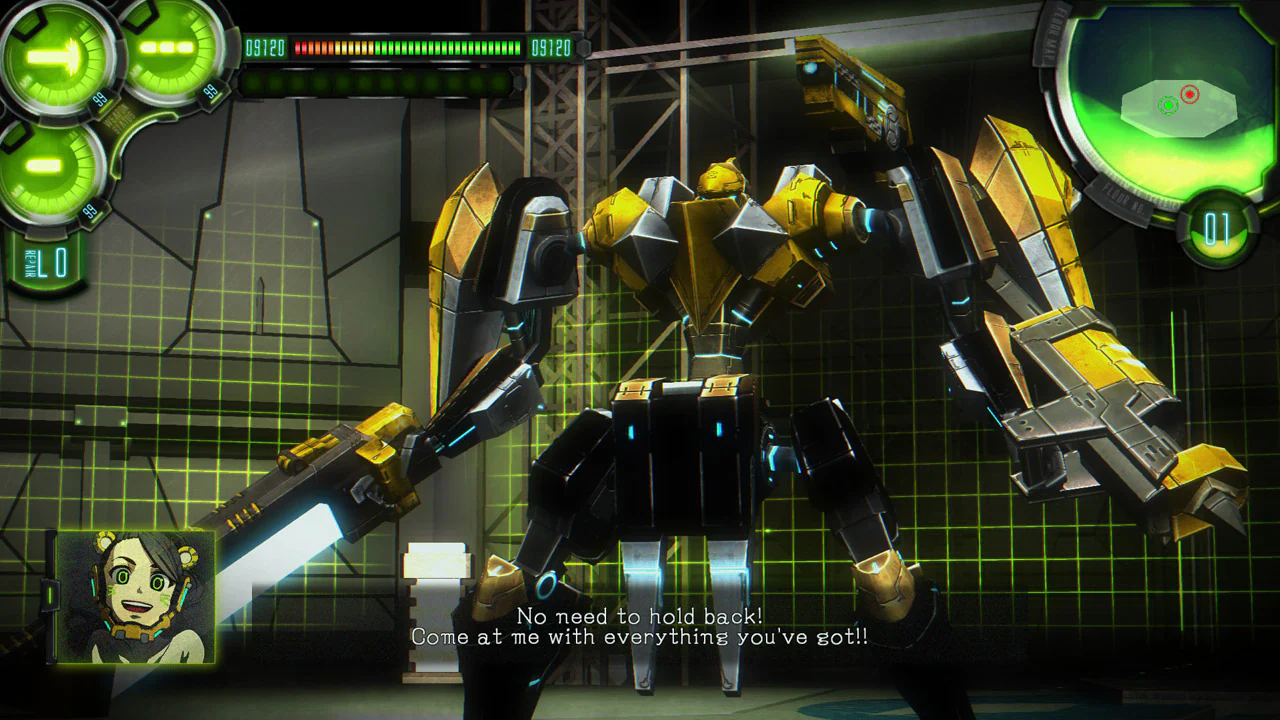Viewport: 1280px width, 720px height.
Task: Click the green player marker on the minimap
Action: coord(1168,106)
